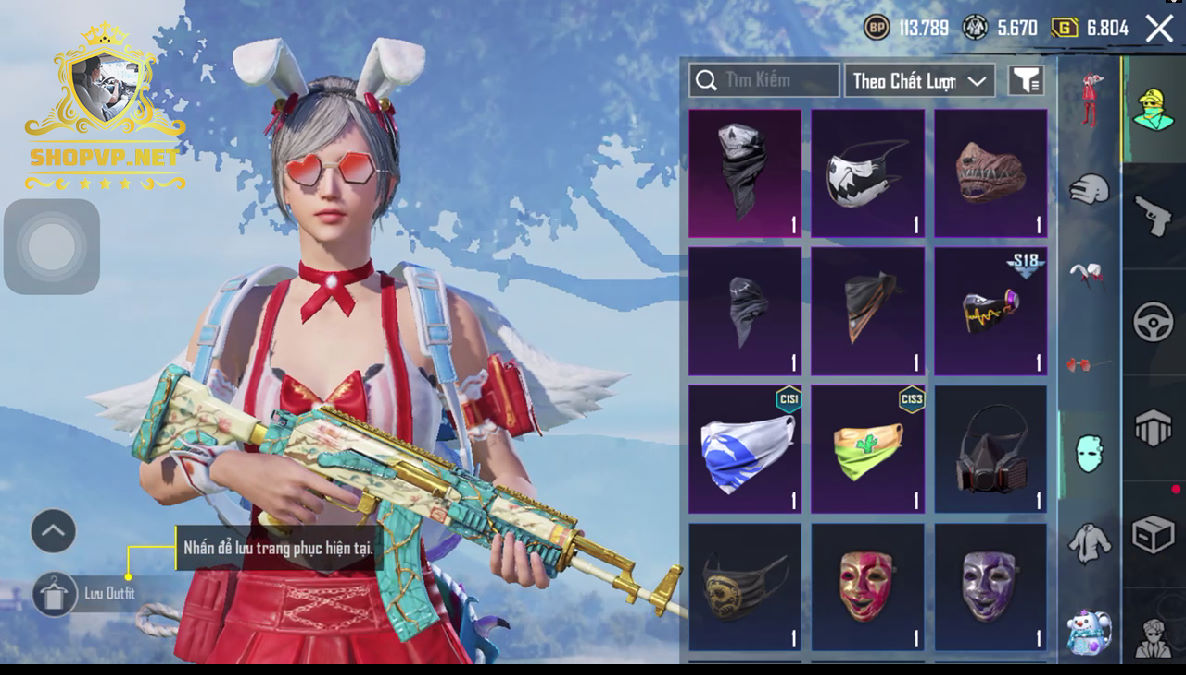This screenshot has height=675, width=1186.
Task: Open the vehicle steering wheel tab
Action: [1153, 322]
